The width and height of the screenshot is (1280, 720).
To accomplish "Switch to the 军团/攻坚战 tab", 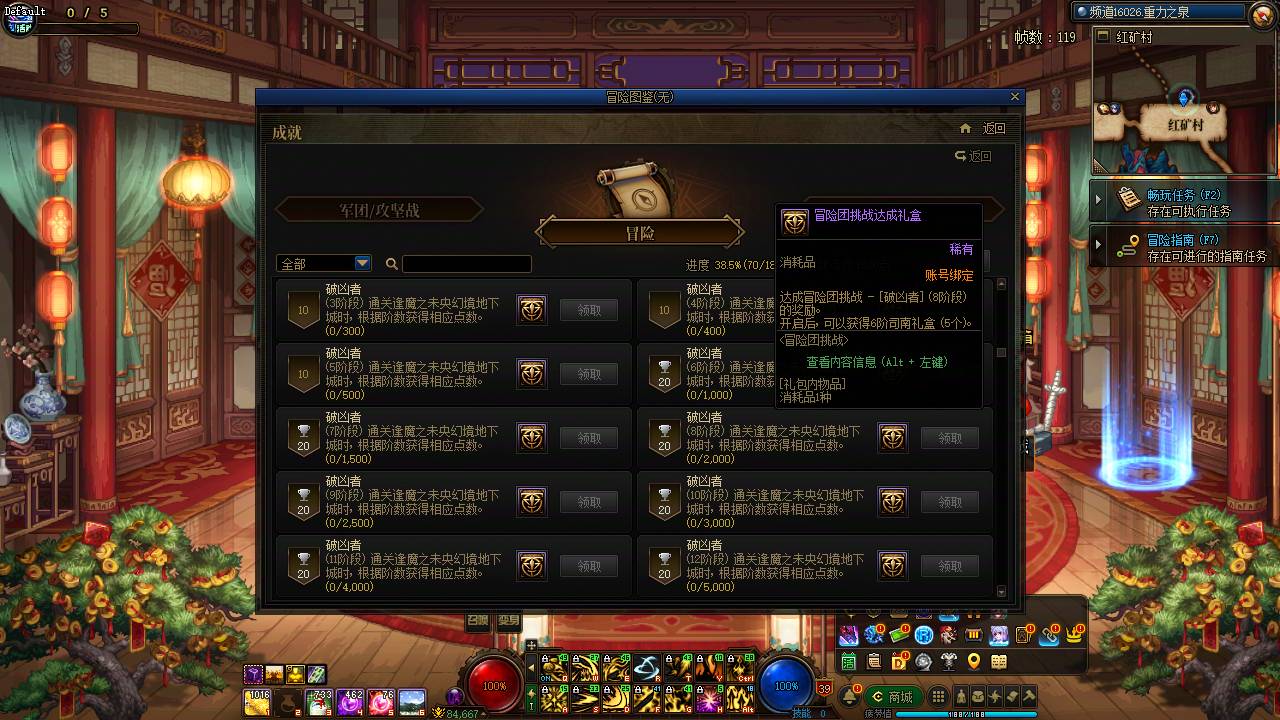I will pos(380,209).
